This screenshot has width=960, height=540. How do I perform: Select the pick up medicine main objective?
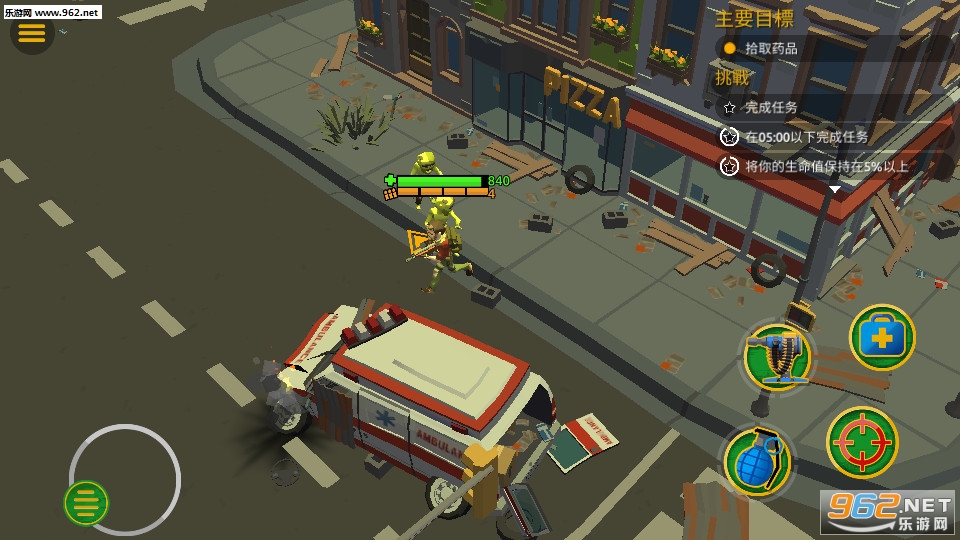[784, 48]
